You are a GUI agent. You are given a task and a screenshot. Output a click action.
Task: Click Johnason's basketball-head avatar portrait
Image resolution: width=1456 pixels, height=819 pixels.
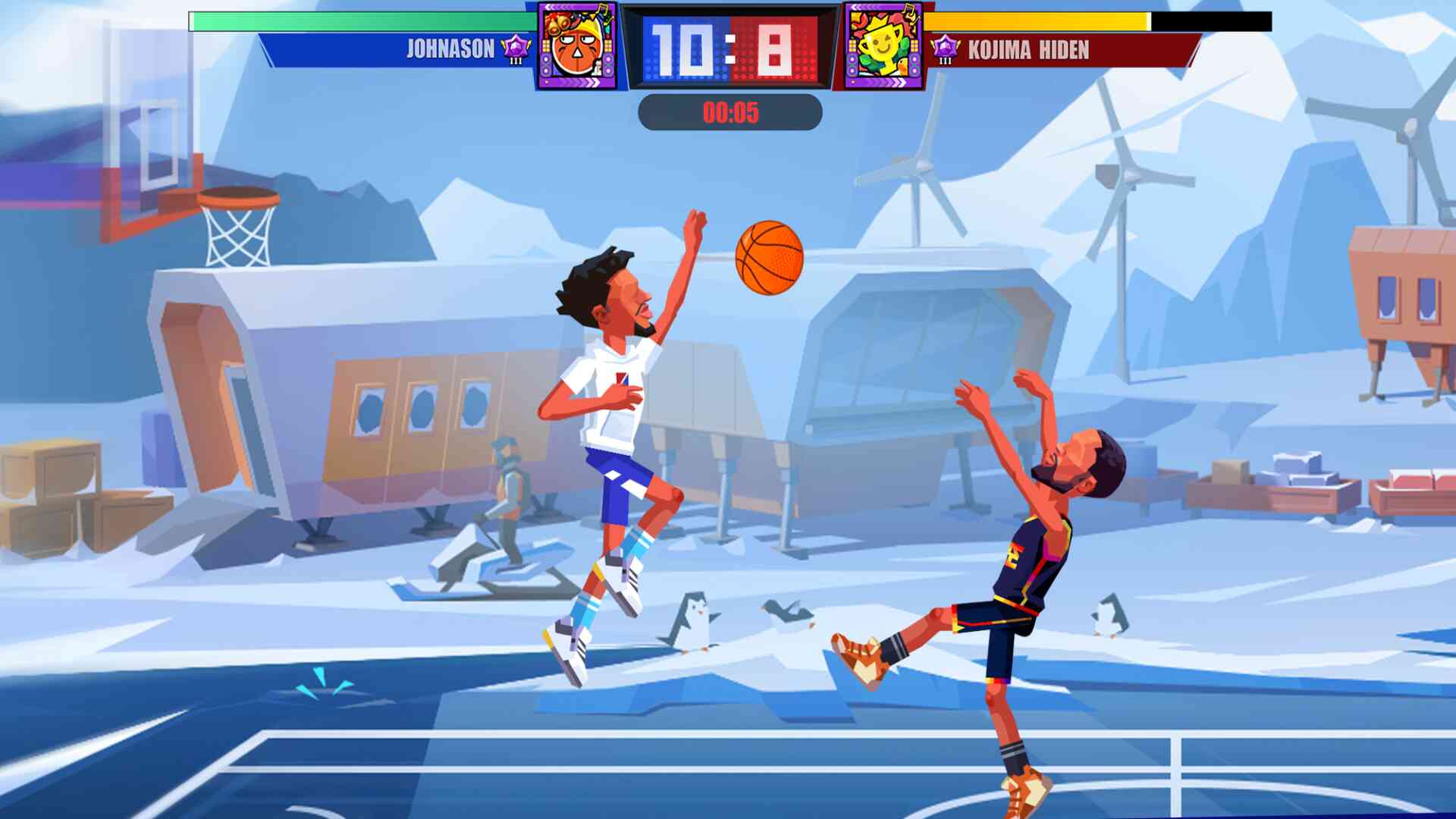[x=578, y=47]
